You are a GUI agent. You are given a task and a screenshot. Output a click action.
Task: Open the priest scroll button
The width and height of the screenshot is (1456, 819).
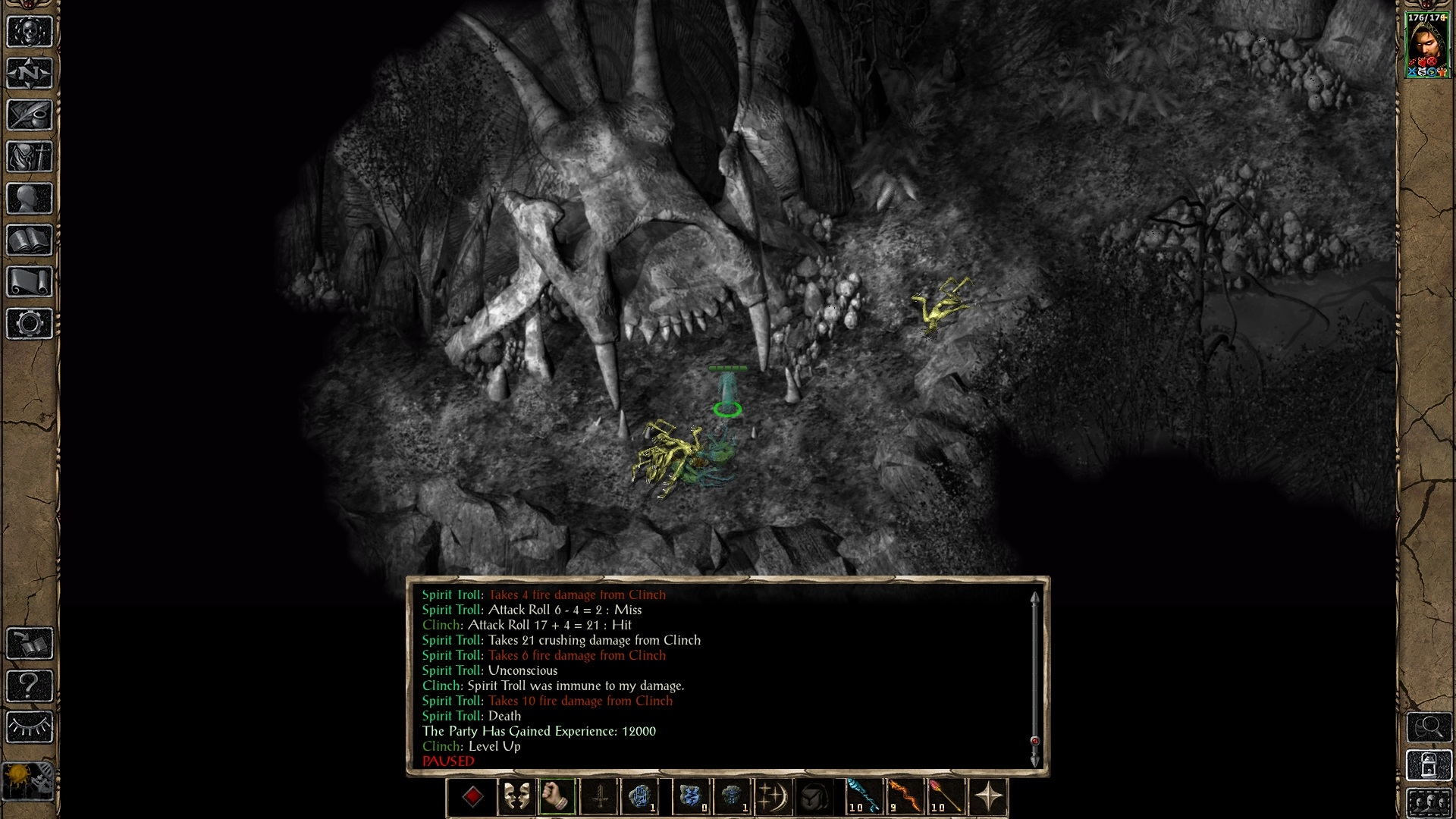30,282
